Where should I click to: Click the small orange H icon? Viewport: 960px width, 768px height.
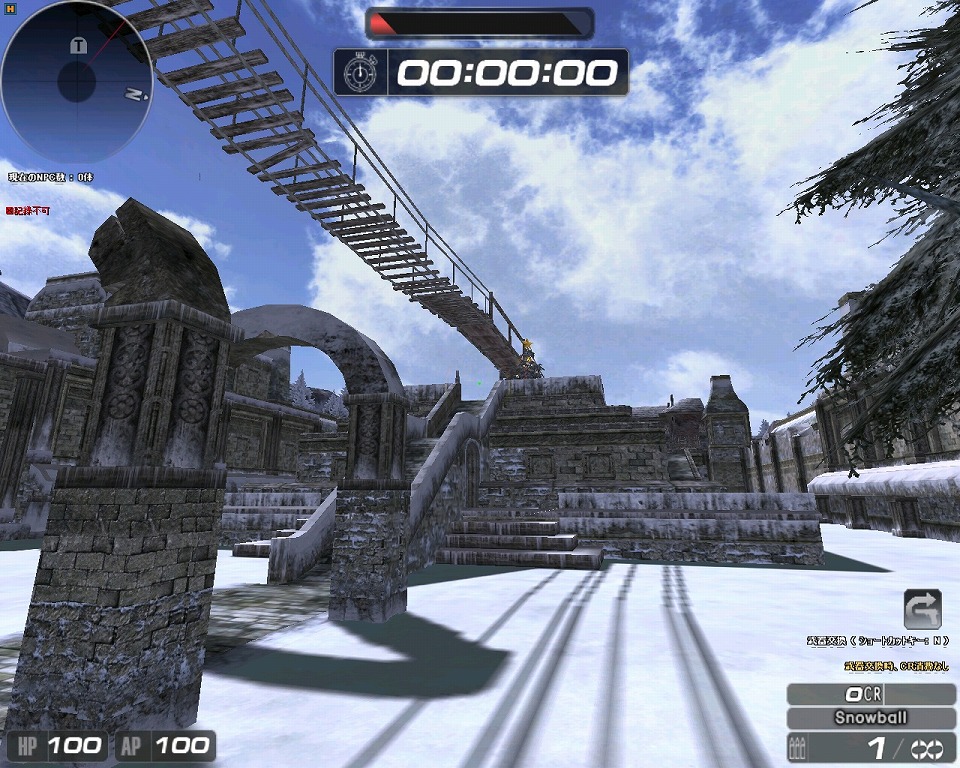pos(9,7)
